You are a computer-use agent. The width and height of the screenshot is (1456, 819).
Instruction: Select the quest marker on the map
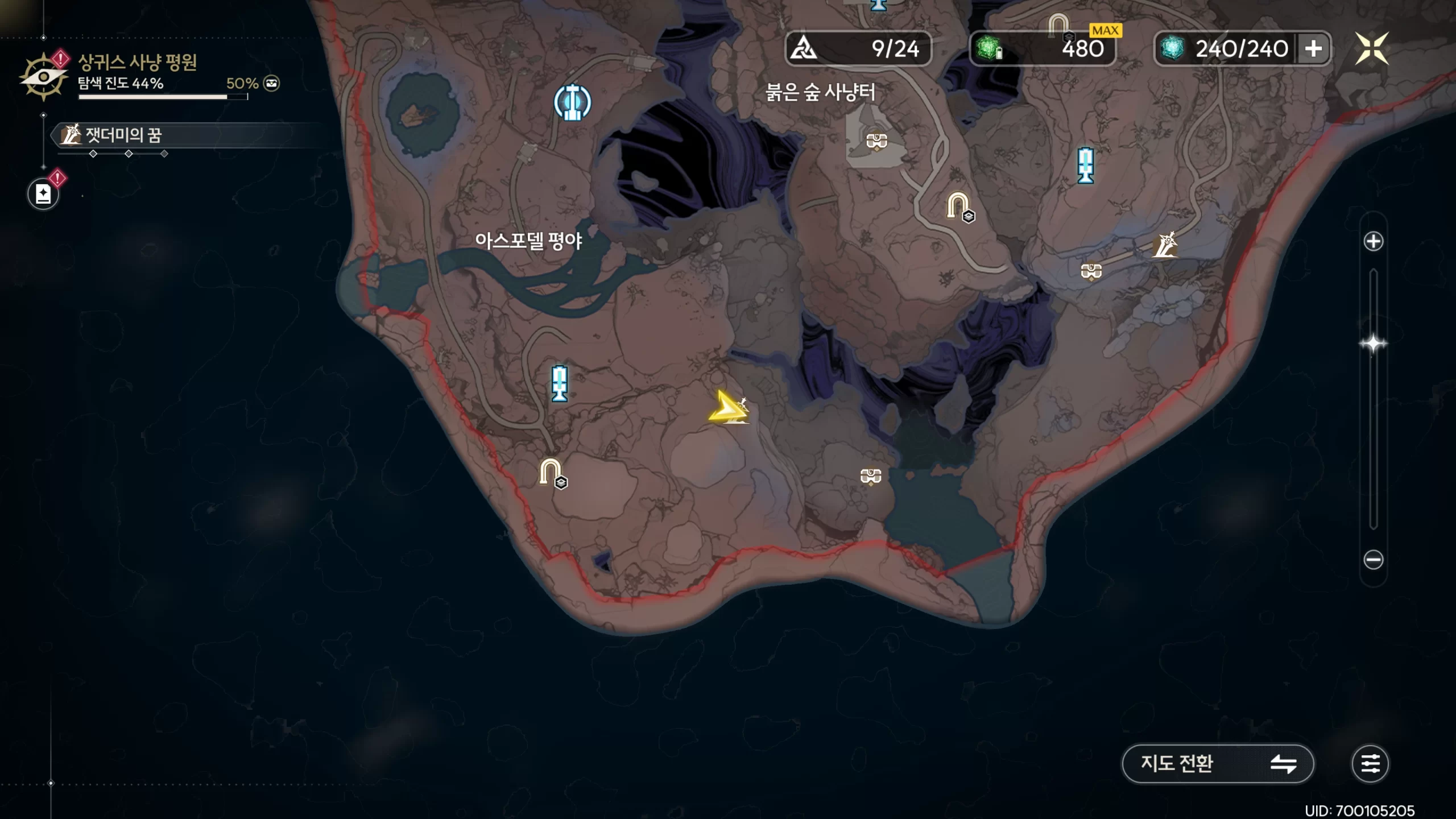pyautogui.click(x=1165, y=245)
